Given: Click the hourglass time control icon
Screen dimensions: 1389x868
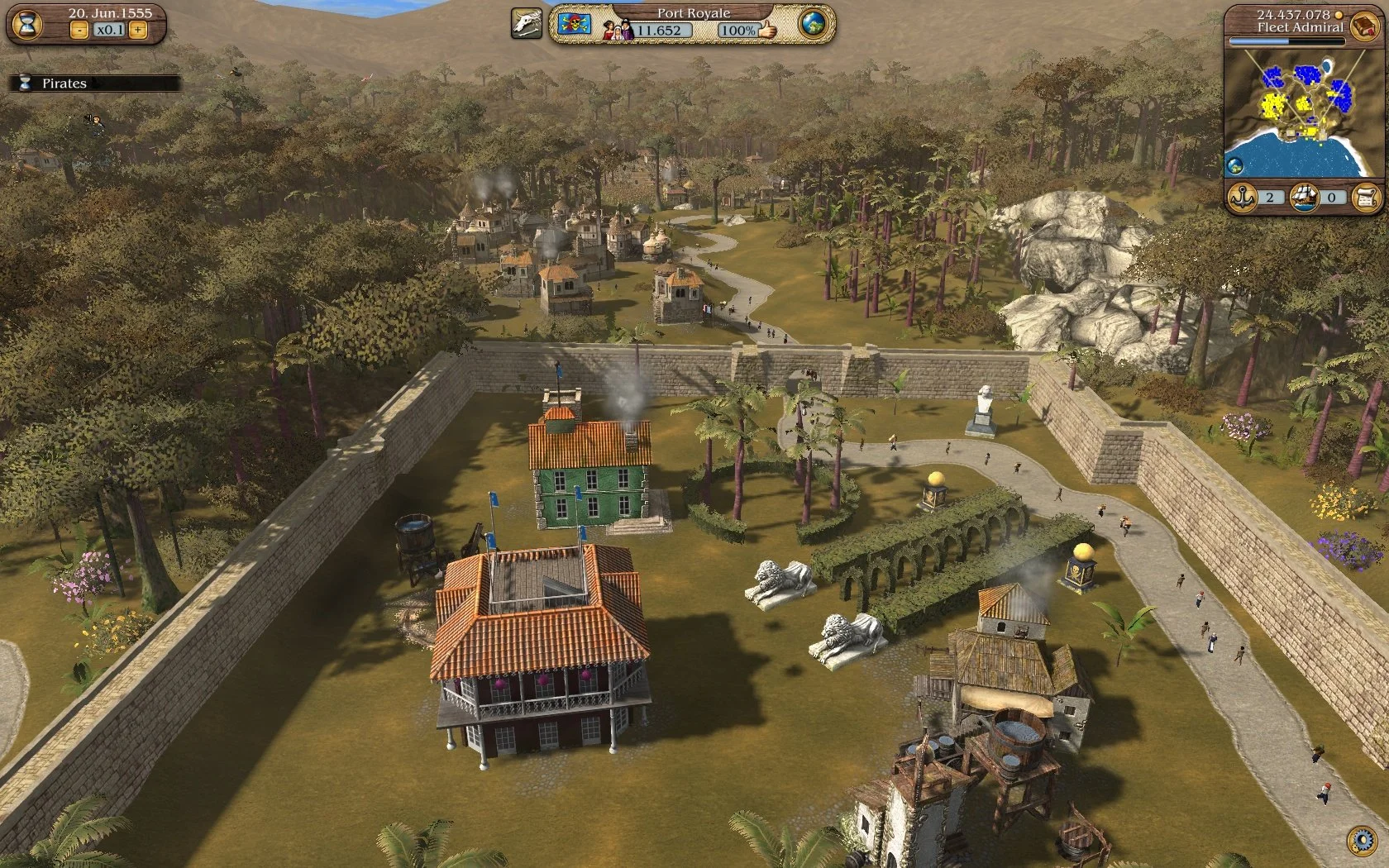Looking at the screenshot, I should click(26, 25).
